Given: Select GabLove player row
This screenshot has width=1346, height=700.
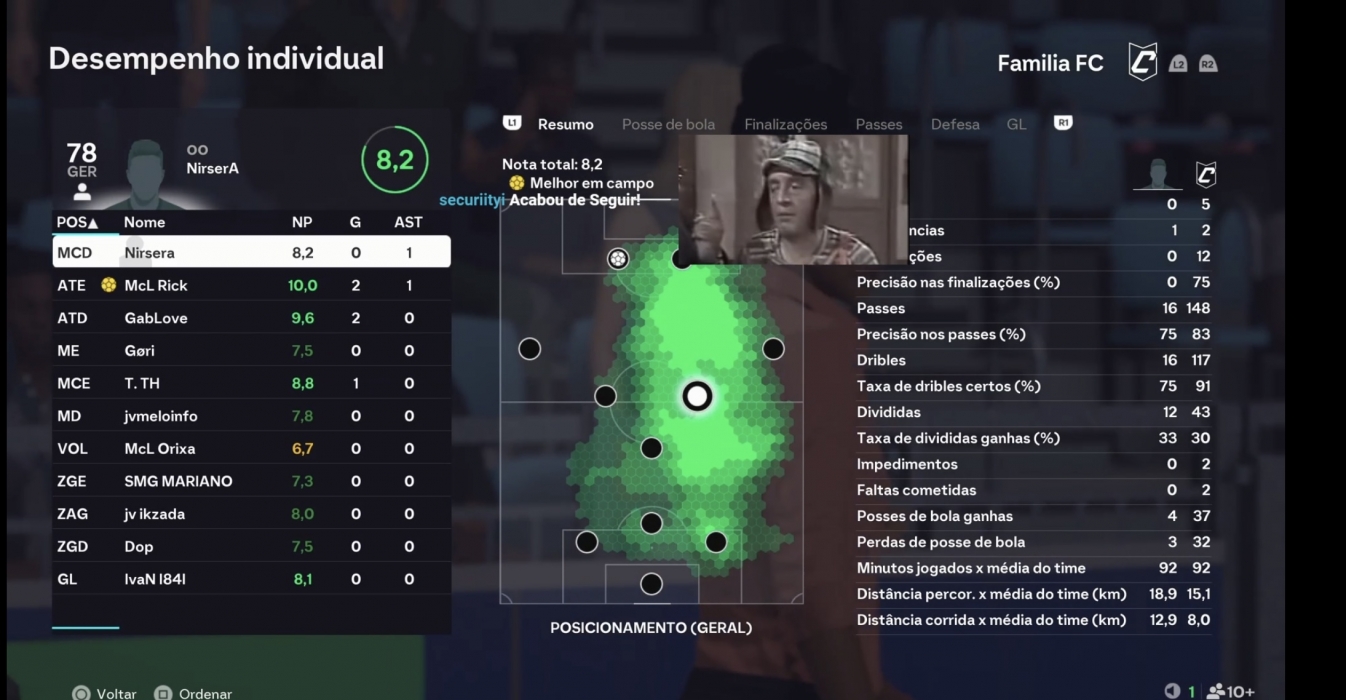Looking at the screenshot, I should pos(250,318).
